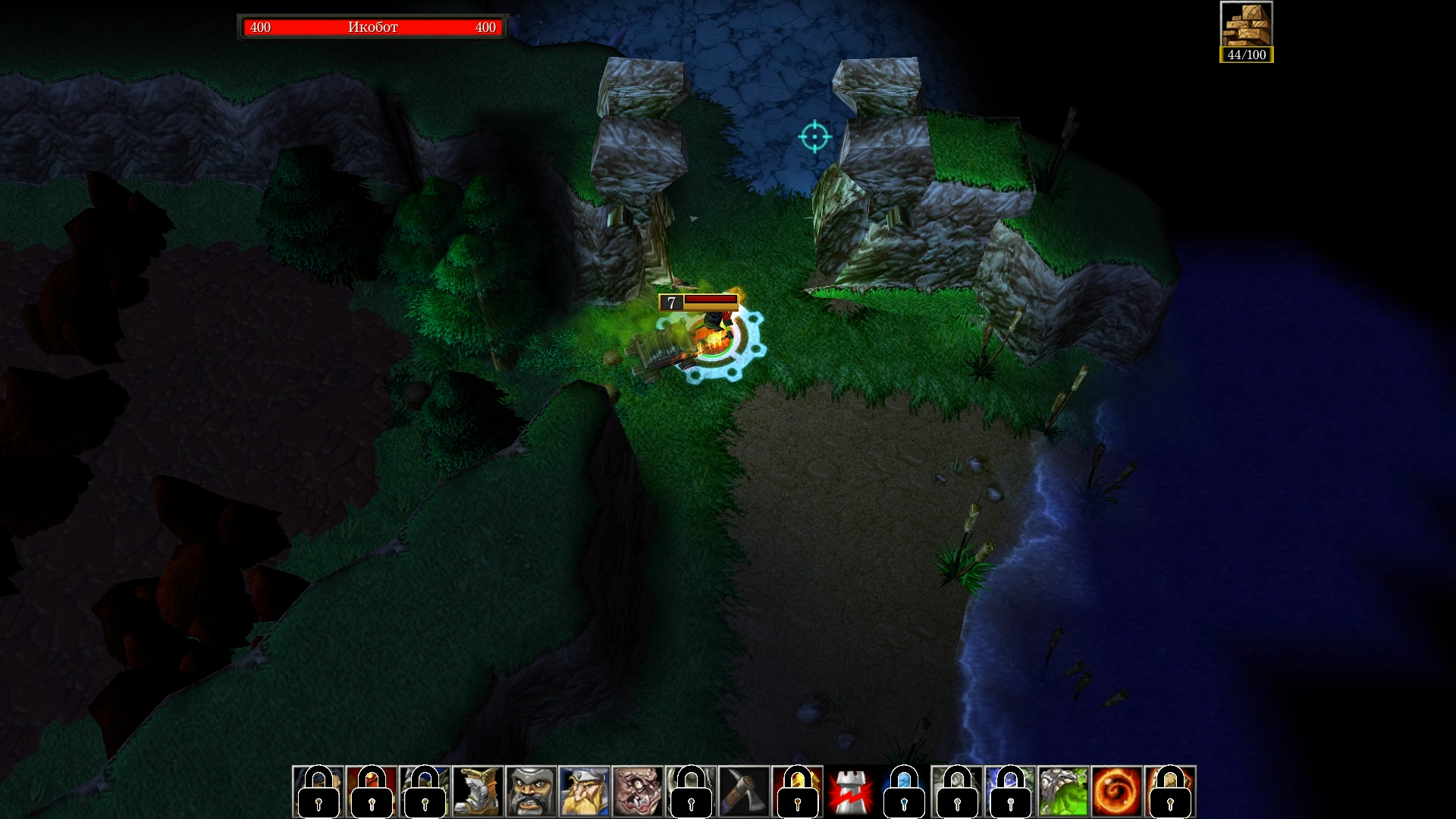
Task: Click the white tower with red lightning
Action: coord(851,792)
